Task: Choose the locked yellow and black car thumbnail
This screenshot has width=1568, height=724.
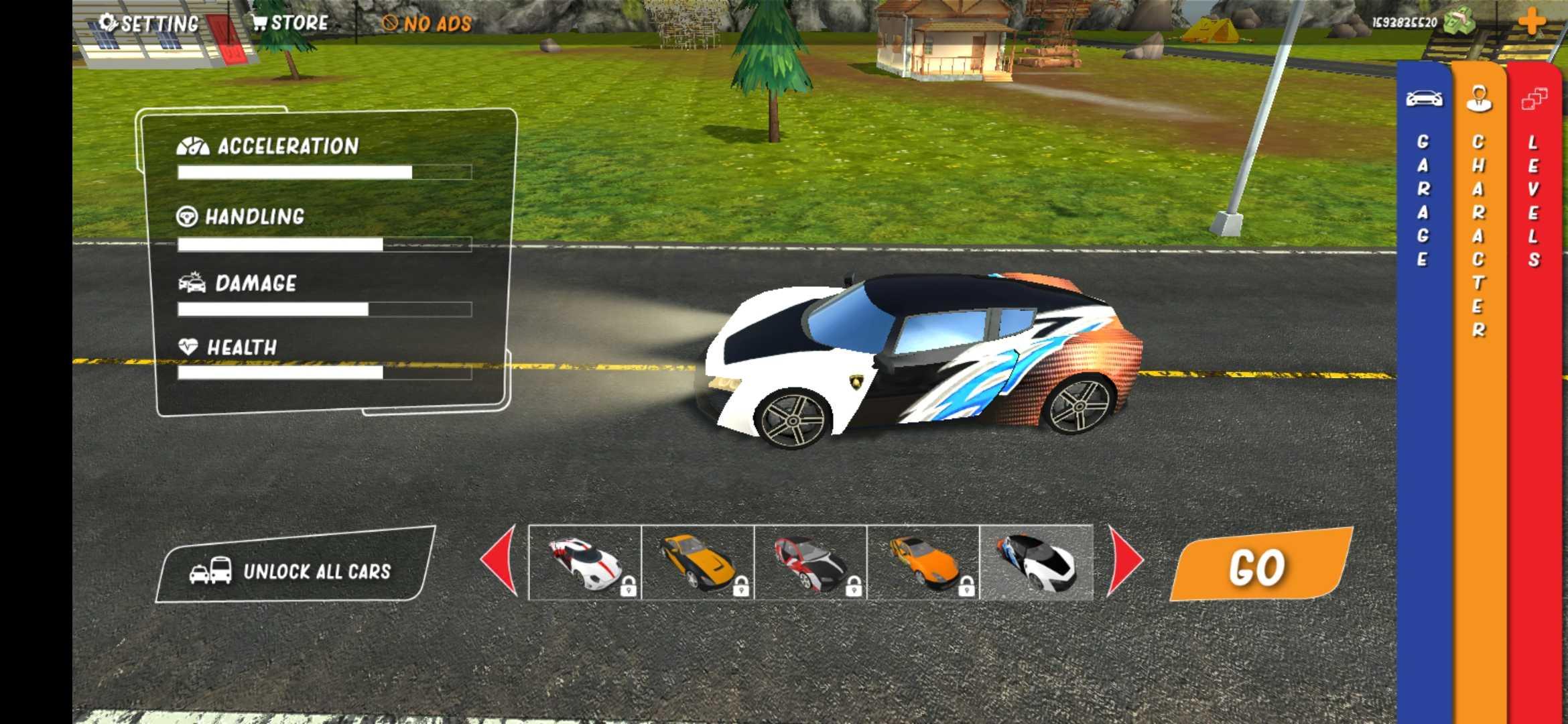Action: pyautogui.click(x=698, y=562)
